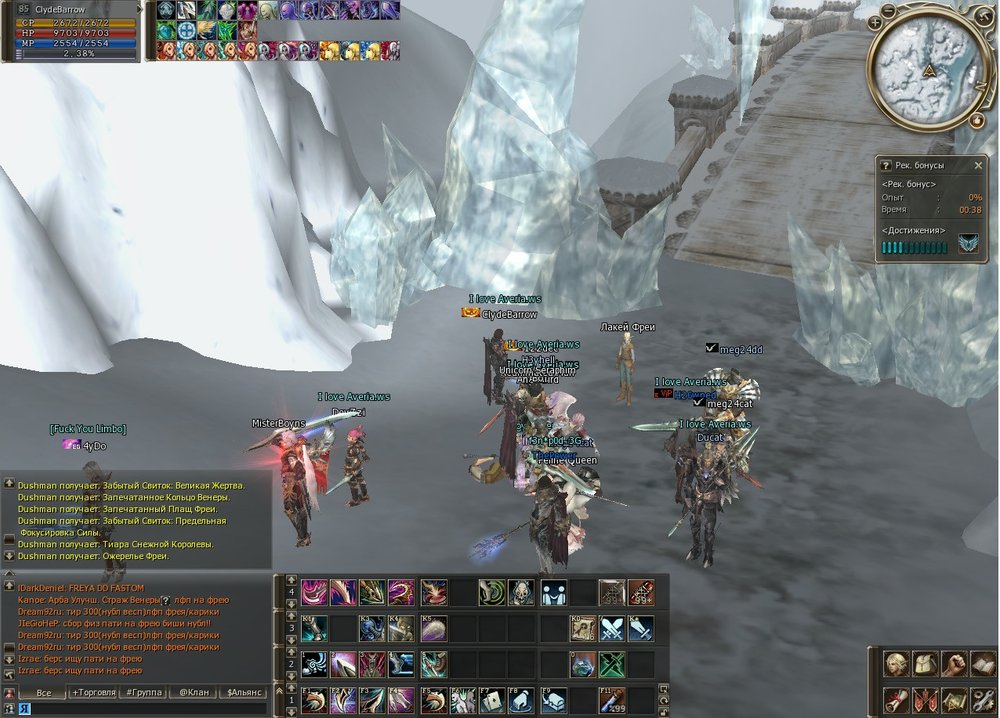1000x718 pixels.
Task: Activate the crossed swords skill on row 3
Action: click(x=612, y=629)
